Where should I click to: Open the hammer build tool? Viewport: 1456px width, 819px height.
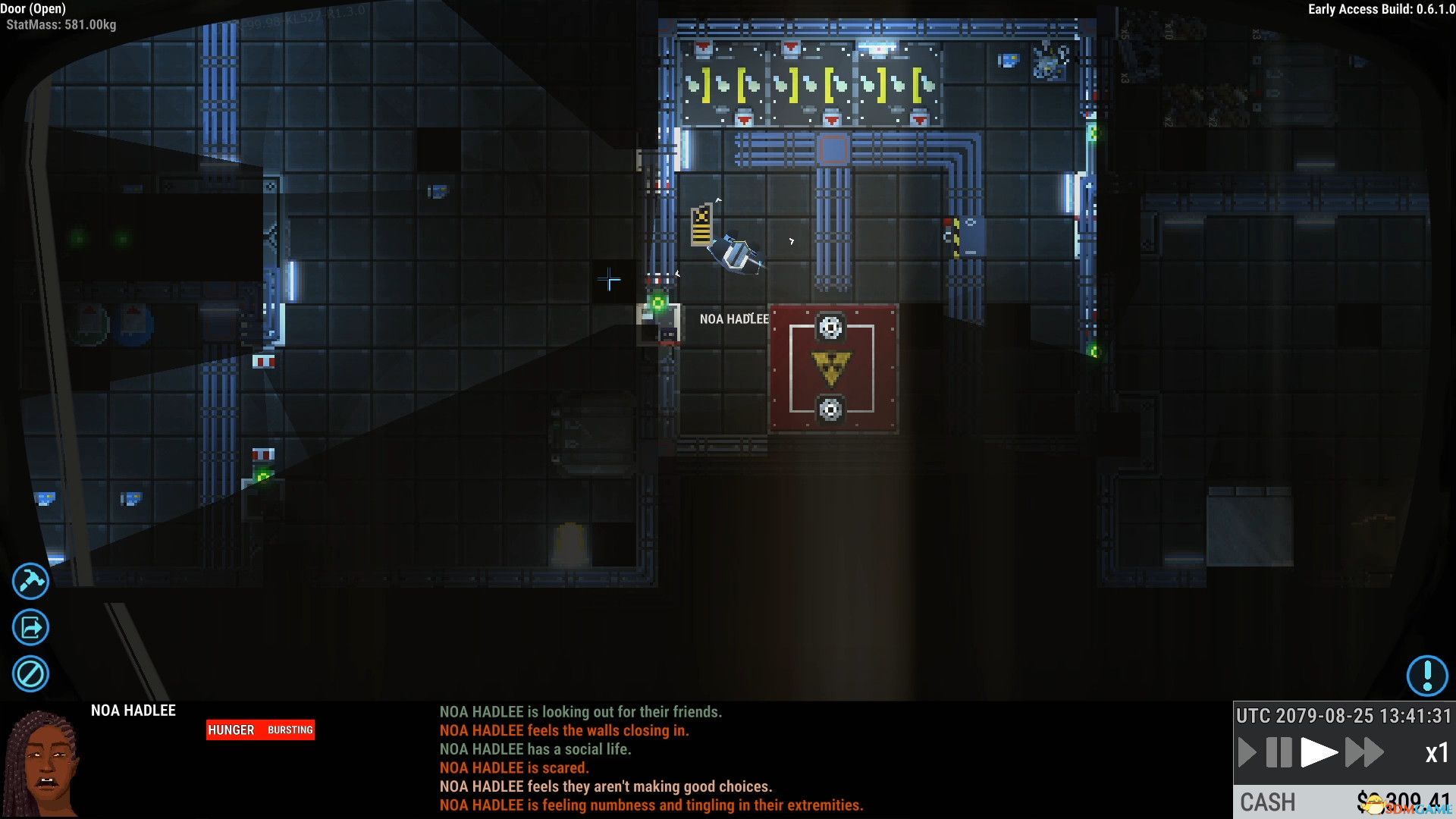point(30,582)
